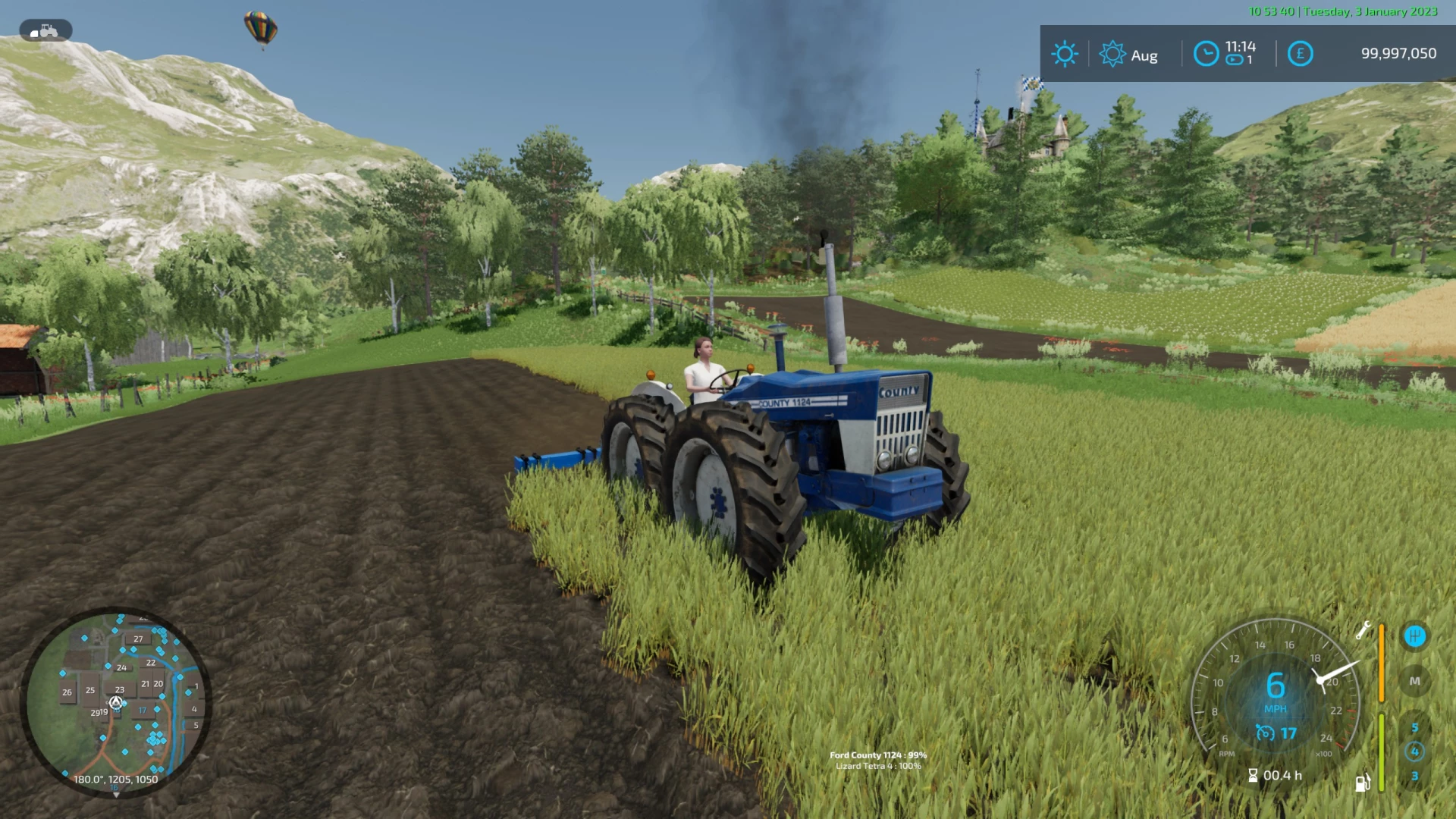Click the current weather sun icon
The width and height of the screenshot is (1456, 819).
(1065, 54)
